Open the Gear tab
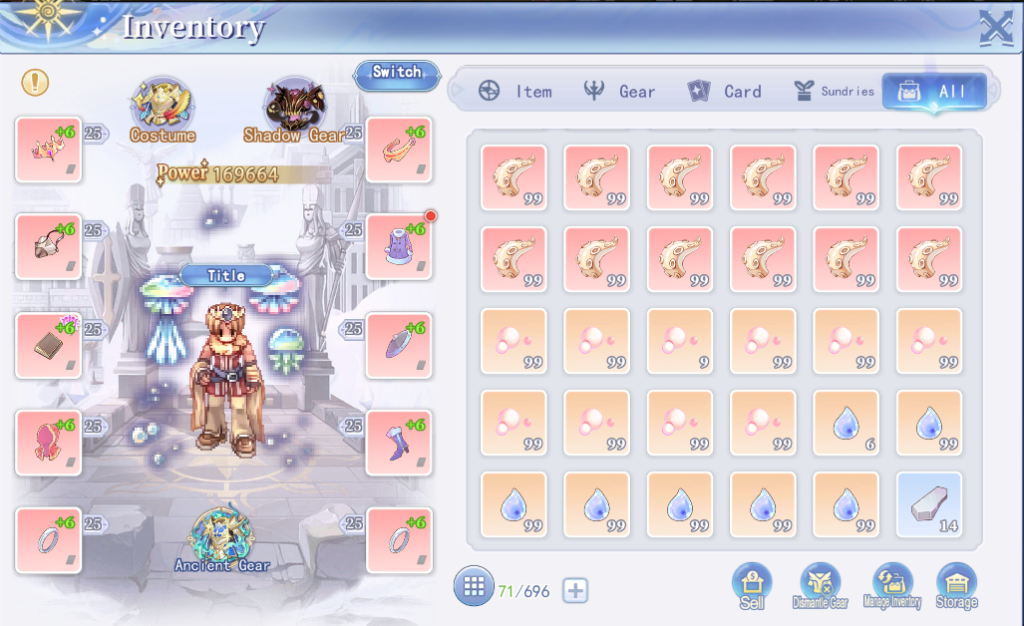 (620, 91)
